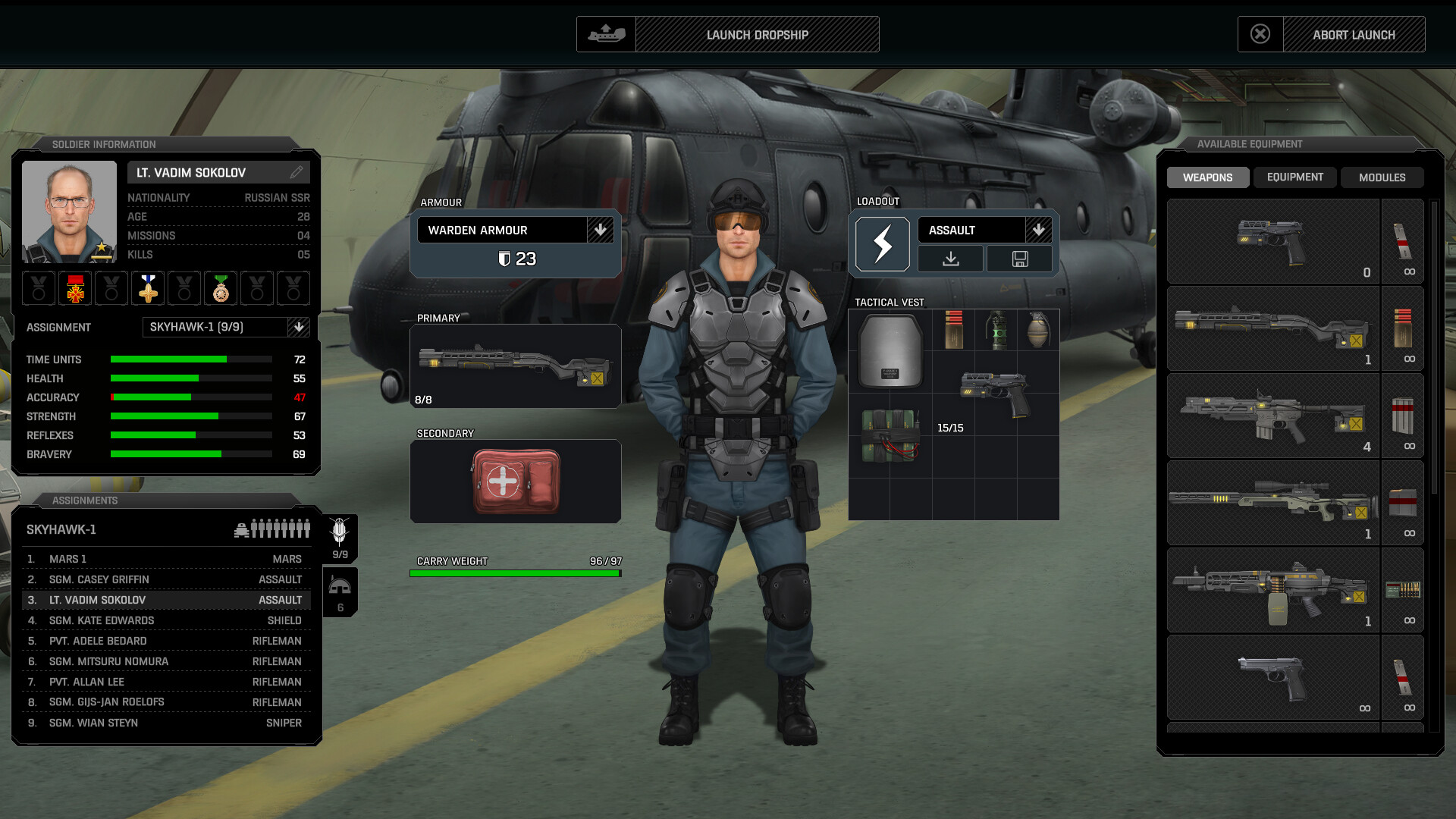Click the load loadout icon

pos(950,259)
